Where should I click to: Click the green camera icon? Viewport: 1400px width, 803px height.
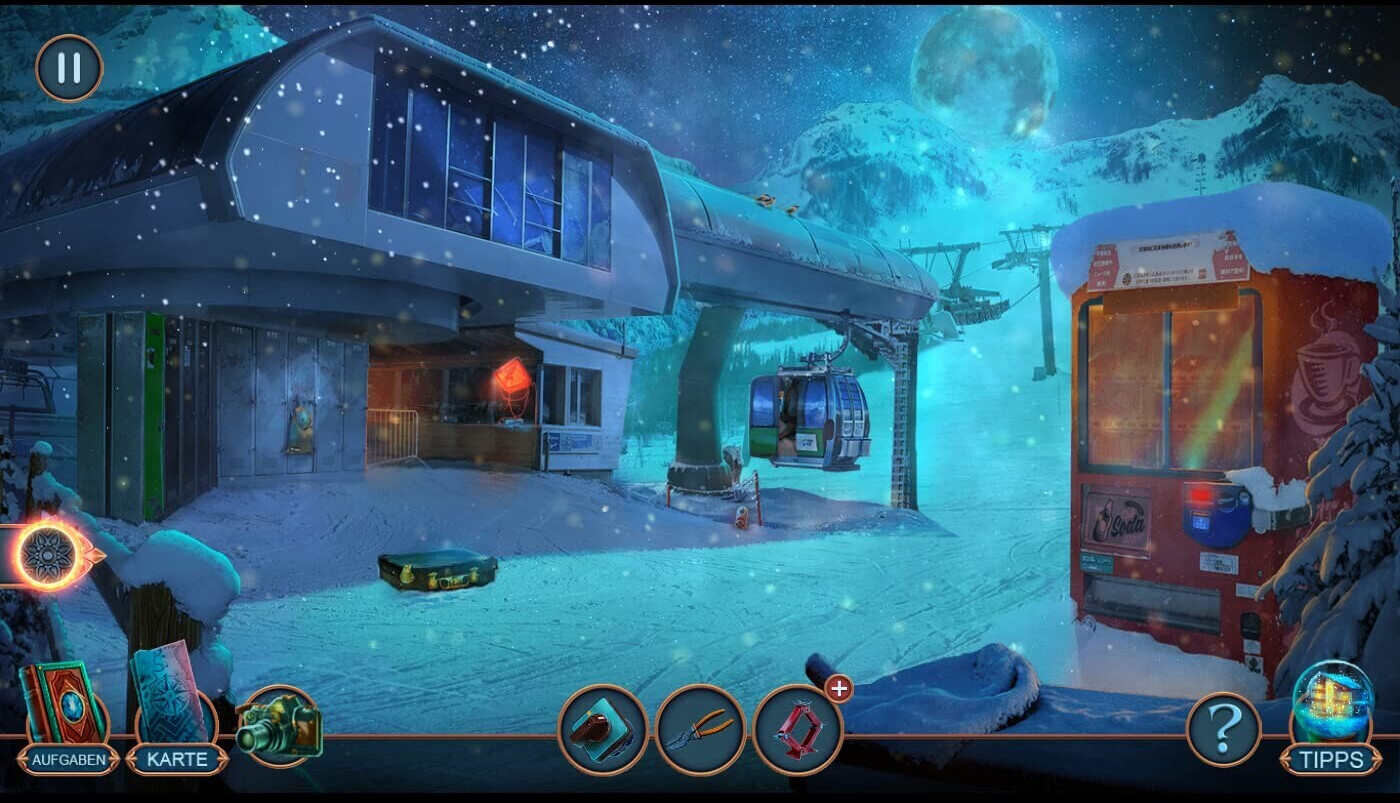point(279,726)
